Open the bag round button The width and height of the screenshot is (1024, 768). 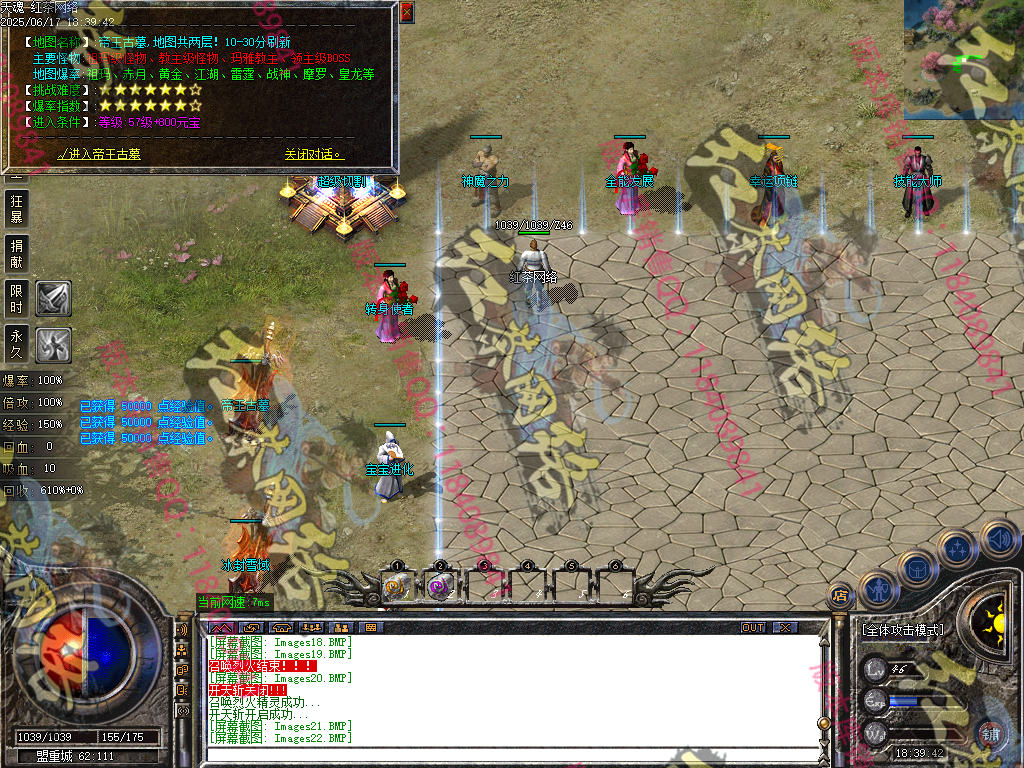(916, 567)
